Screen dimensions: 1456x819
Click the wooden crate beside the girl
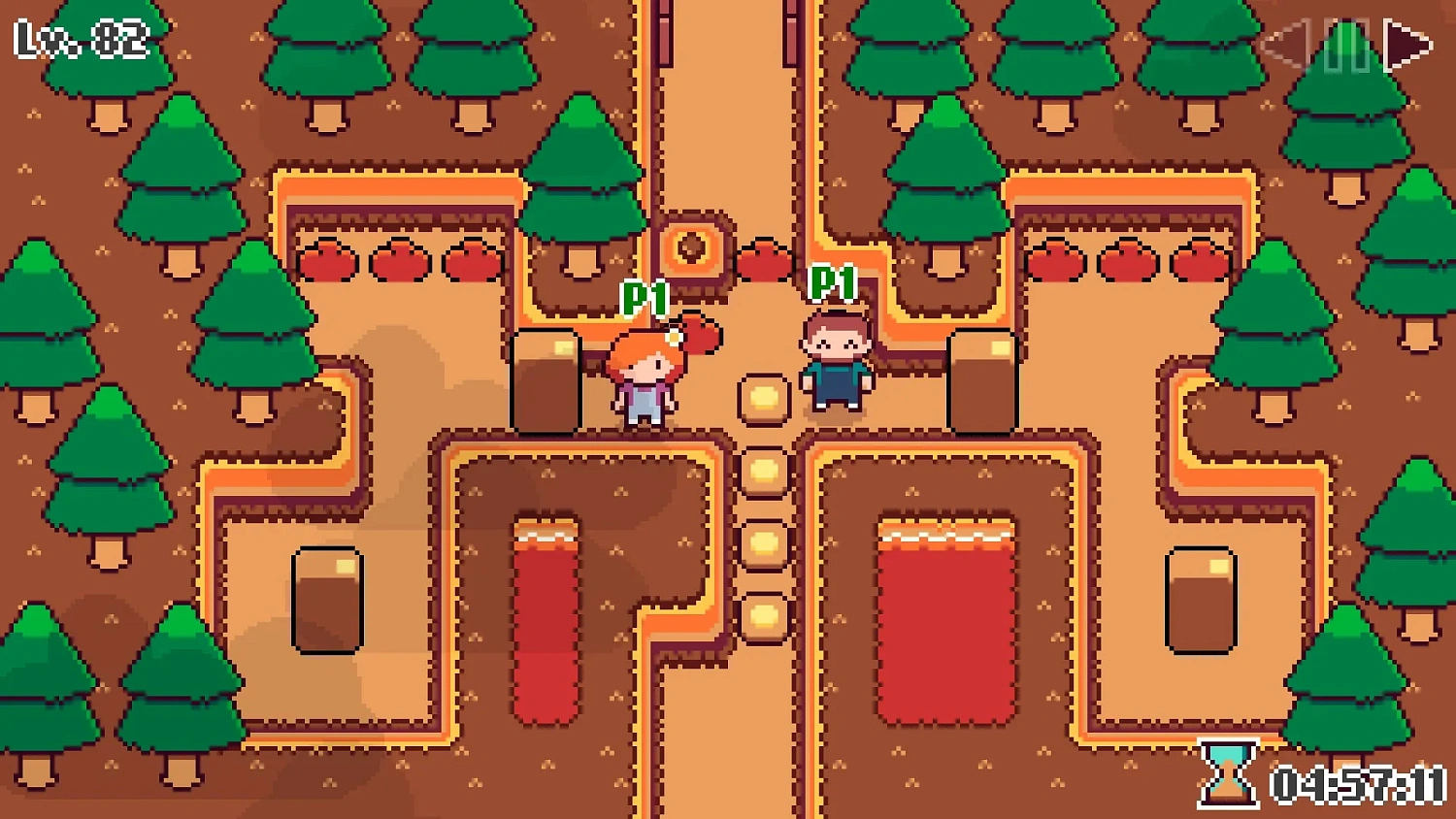546,380
